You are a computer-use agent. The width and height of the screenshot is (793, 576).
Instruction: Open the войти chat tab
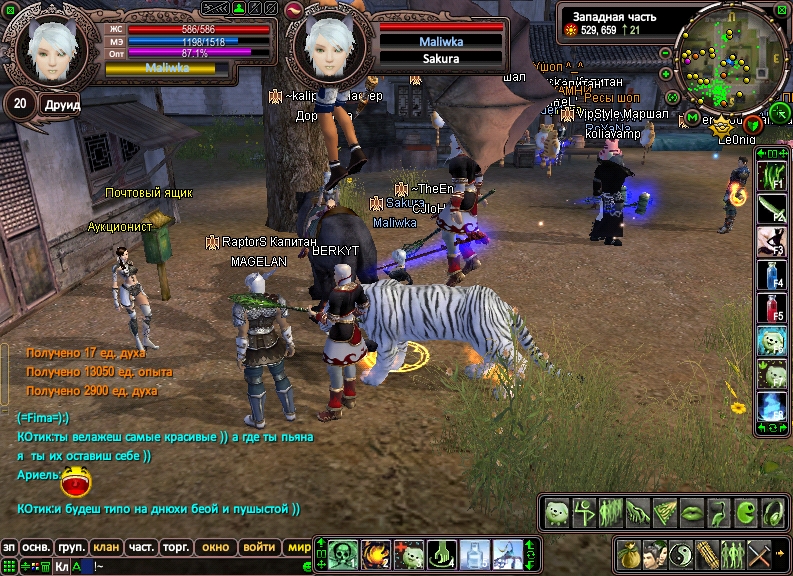259,547
